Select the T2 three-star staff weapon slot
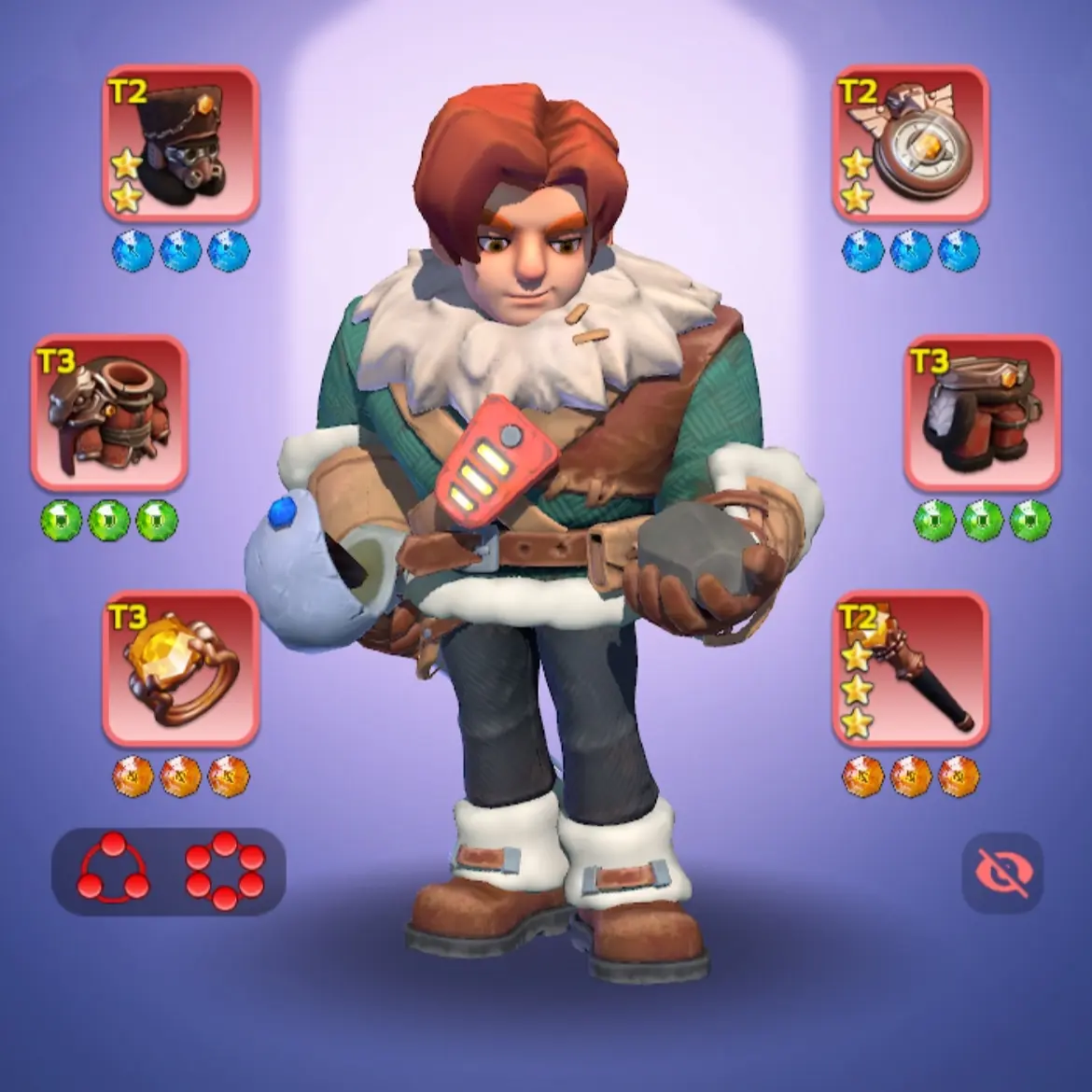Screen dimensions: 1092x1092 (910, 668)
